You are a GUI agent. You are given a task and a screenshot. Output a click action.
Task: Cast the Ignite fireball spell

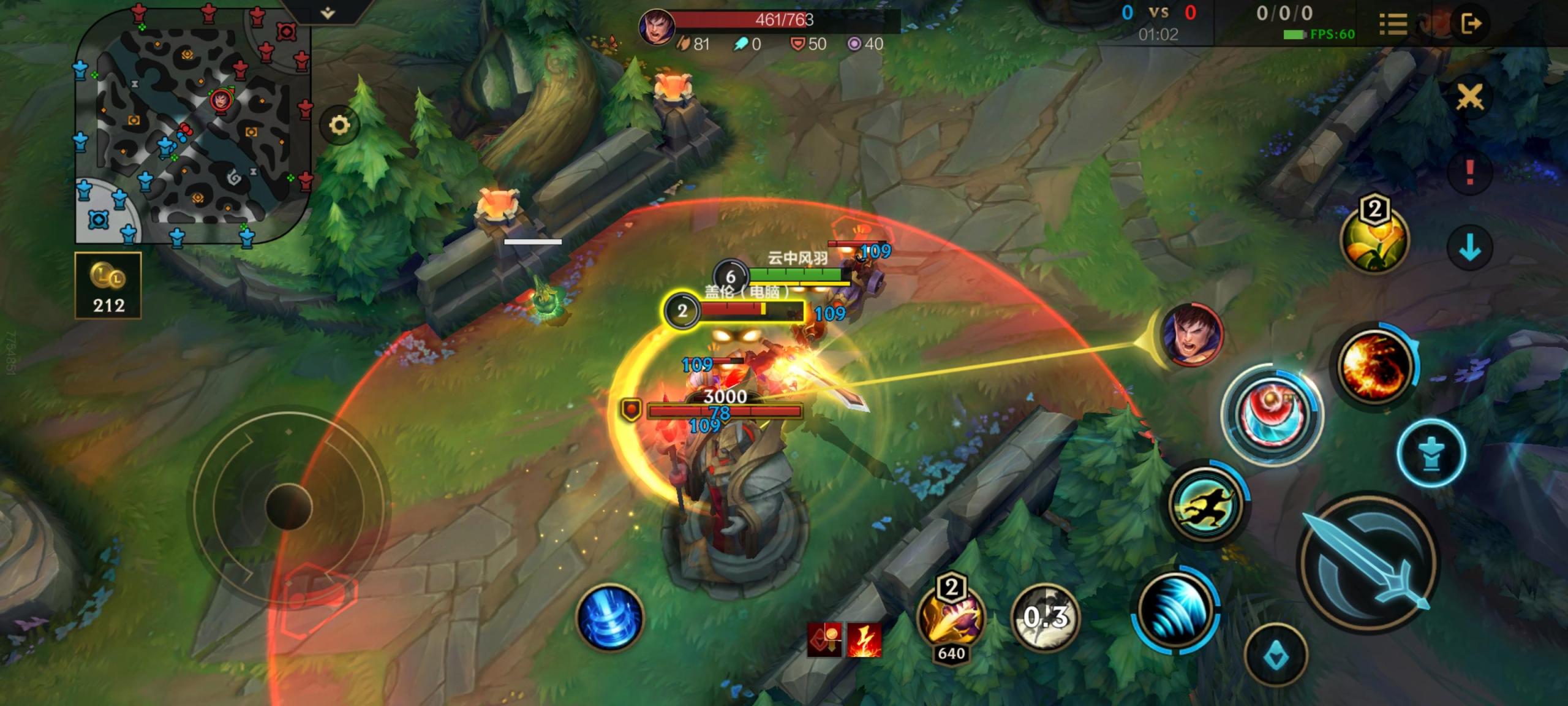tap(1374, 366)
